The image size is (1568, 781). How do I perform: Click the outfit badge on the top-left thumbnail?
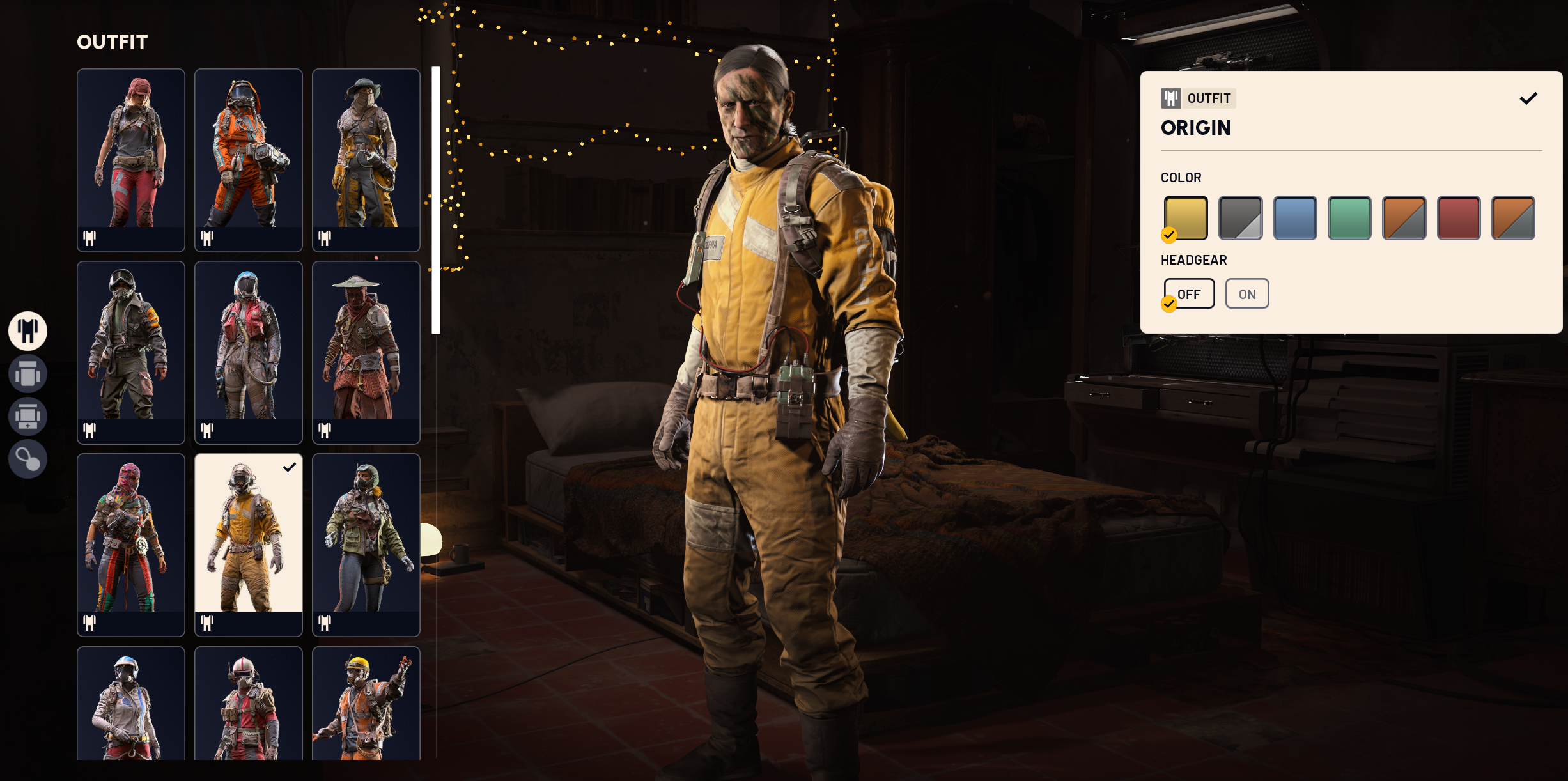[x=90, y=238]
